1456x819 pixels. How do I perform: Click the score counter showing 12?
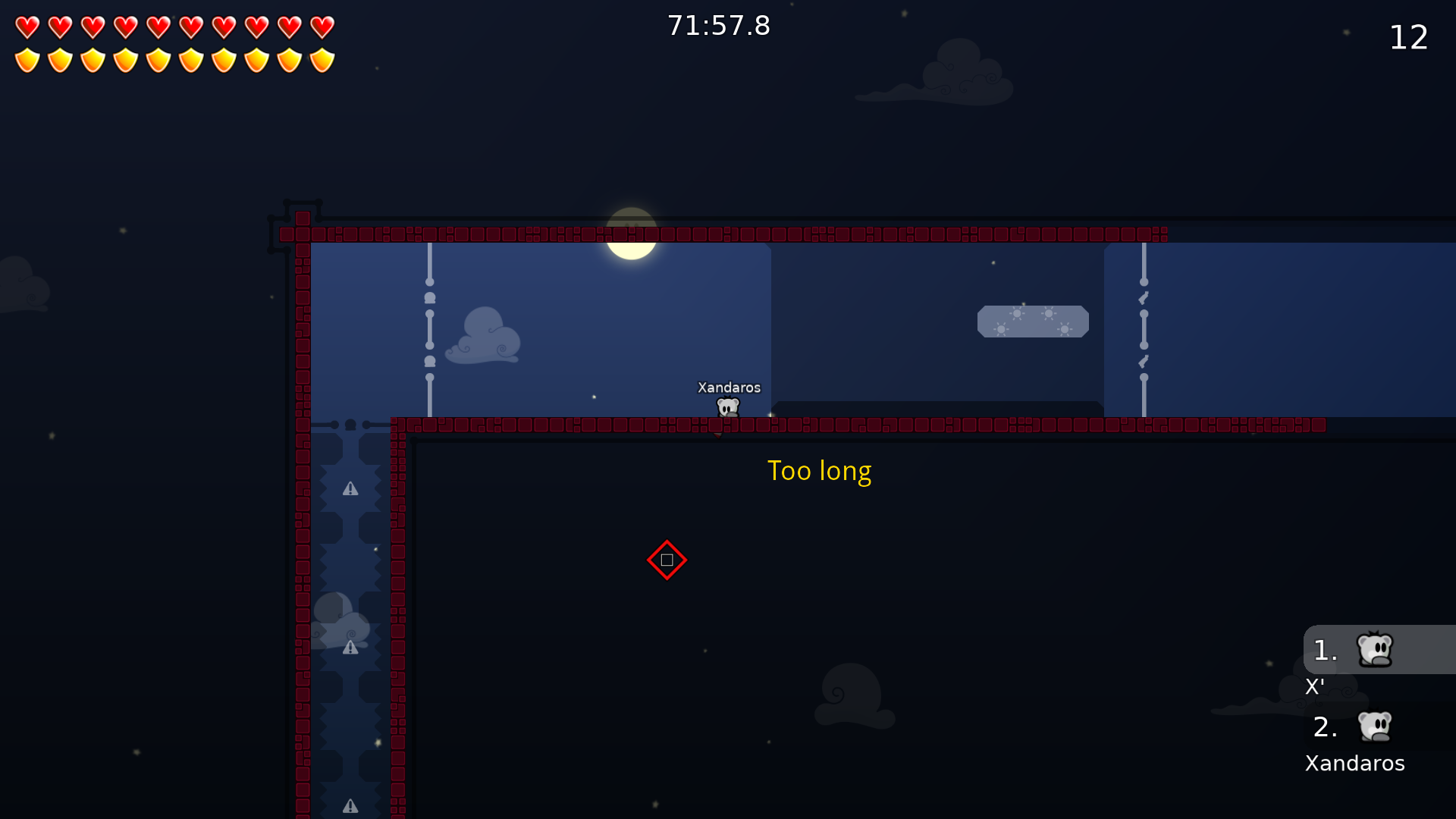(1409, 37)
